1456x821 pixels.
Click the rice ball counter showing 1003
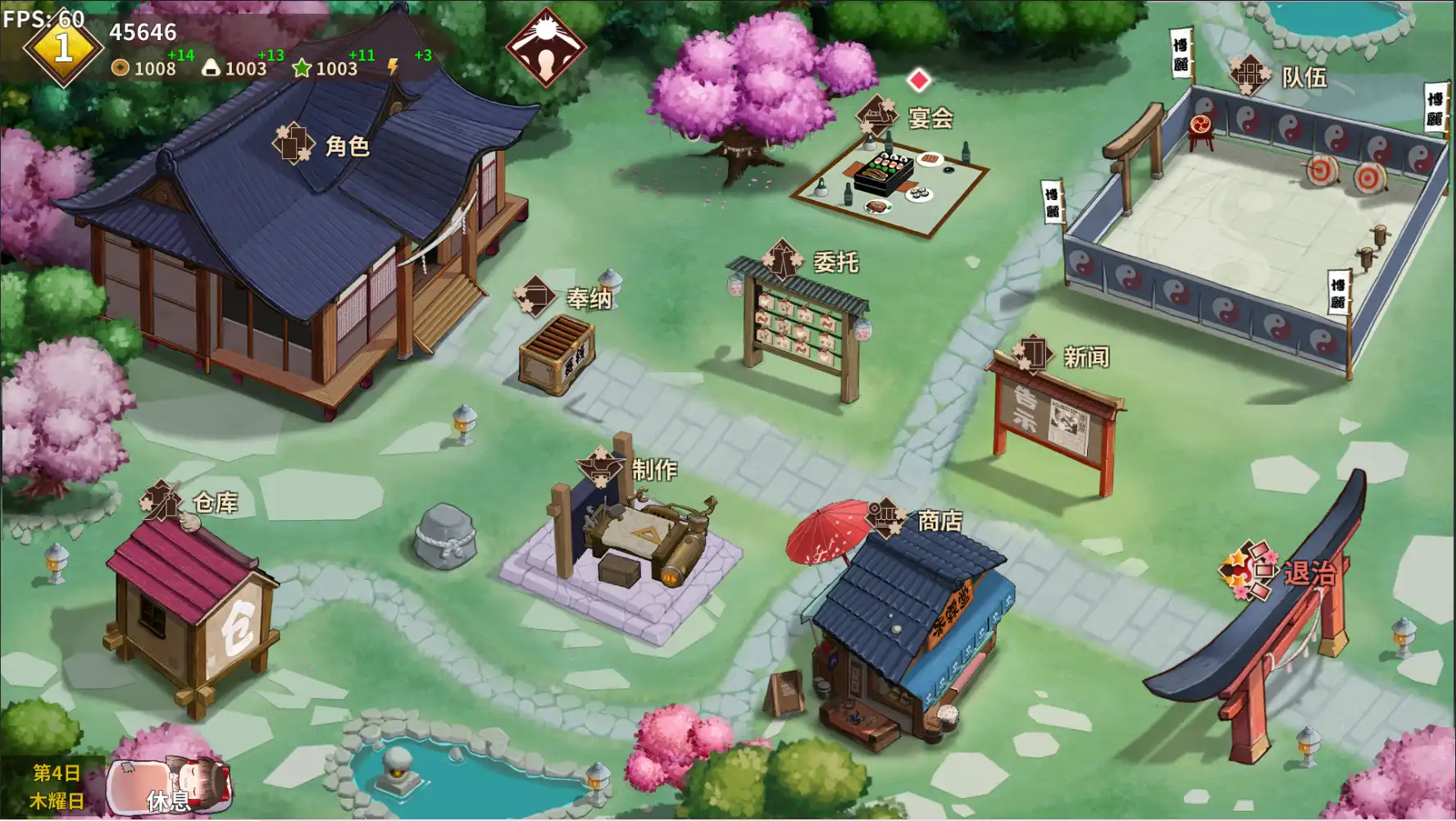(233, 69)
